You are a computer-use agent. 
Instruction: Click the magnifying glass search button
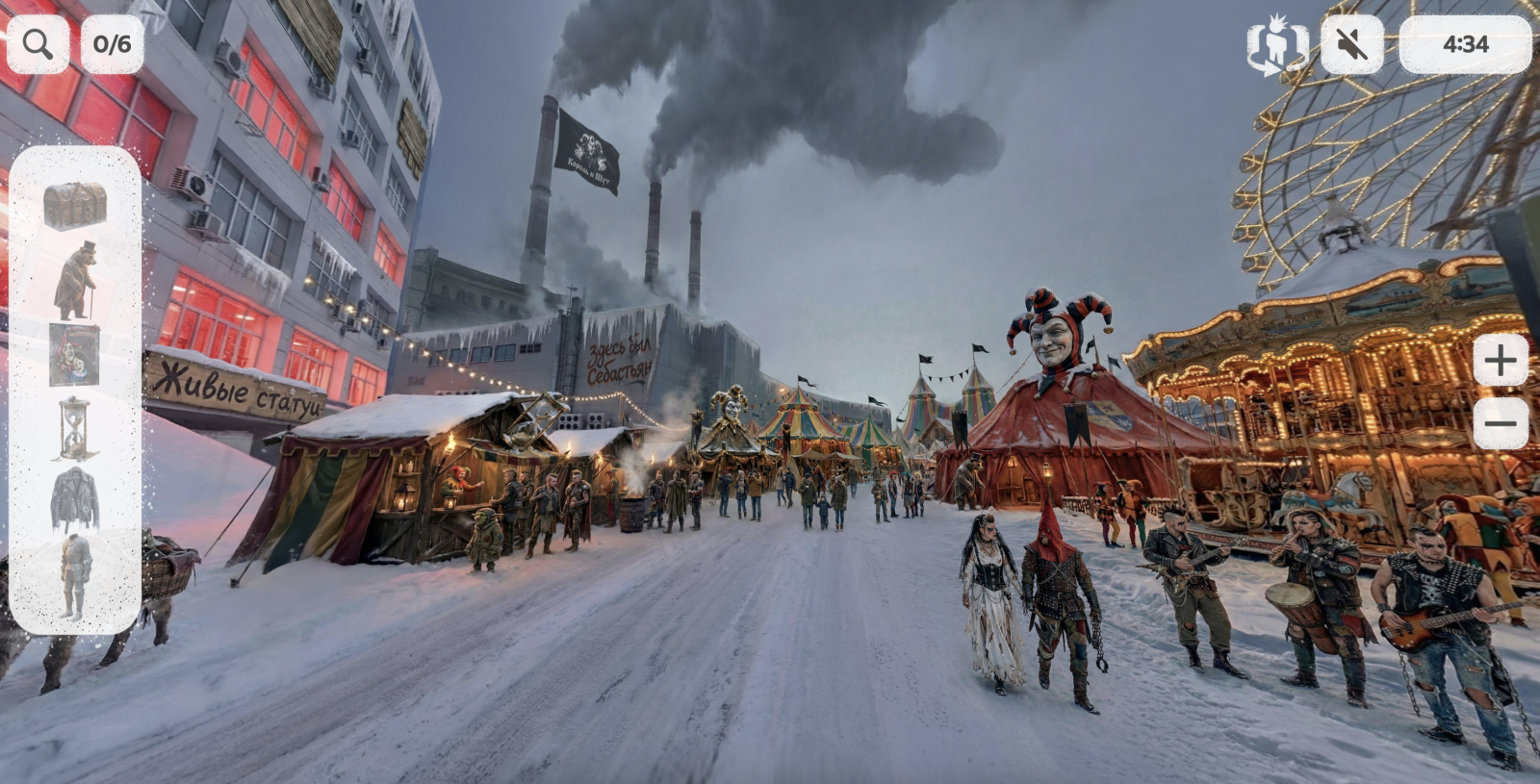pyautogui.click(x=38, y=44)
